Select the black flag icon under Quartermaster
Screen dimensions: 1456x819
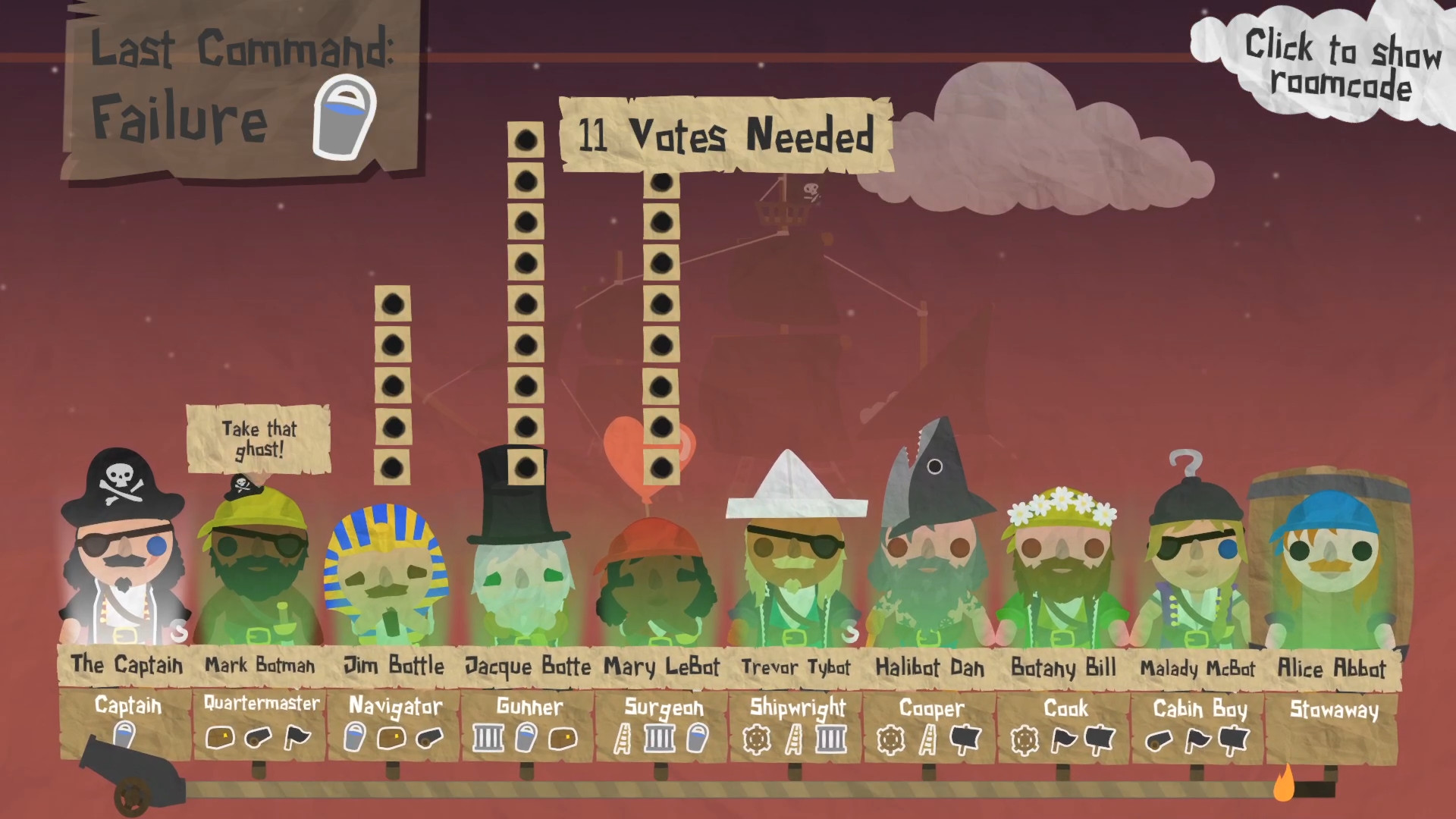(296, 737)
